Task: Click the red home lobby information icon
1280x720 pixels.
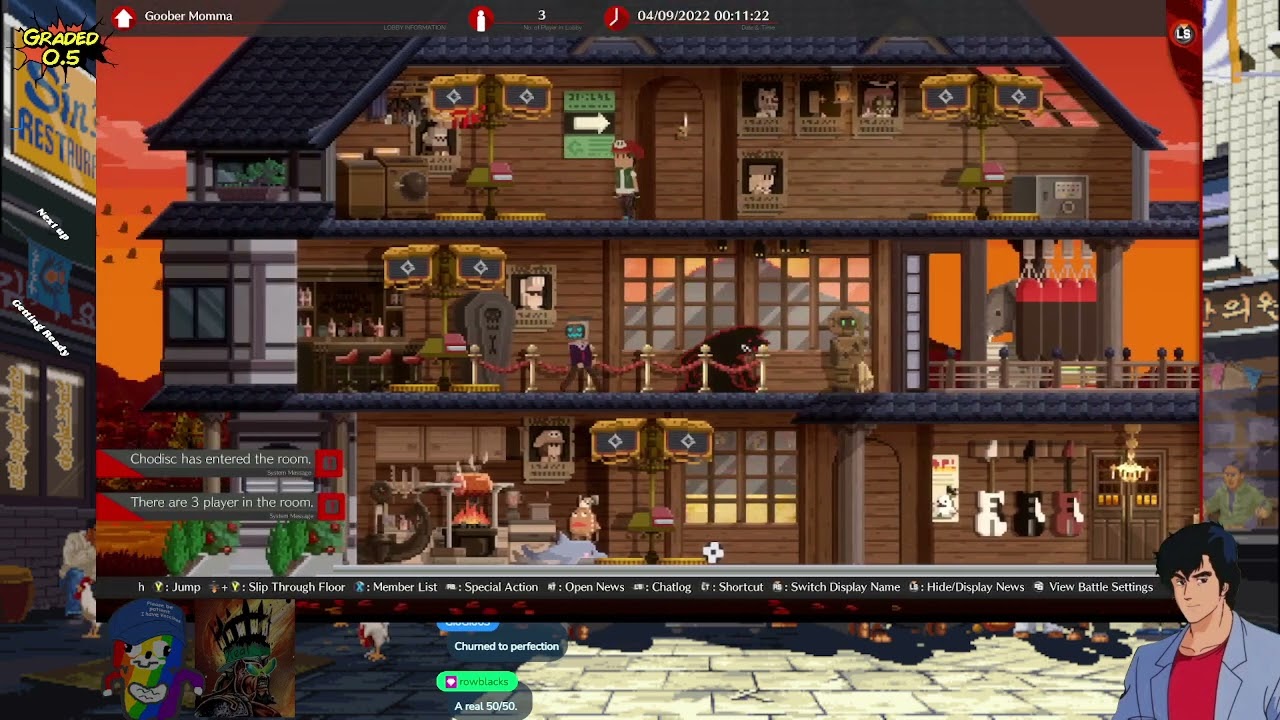Action: click(123, 17)
